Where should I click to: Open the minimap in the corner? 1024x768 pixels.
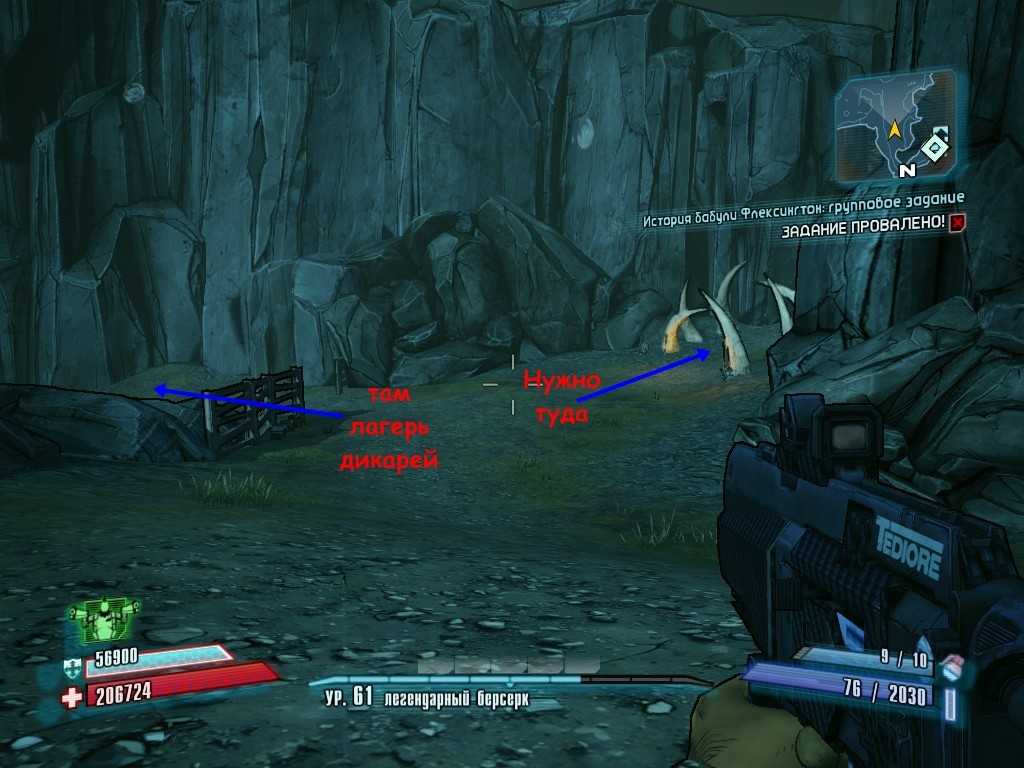point(893,124)
